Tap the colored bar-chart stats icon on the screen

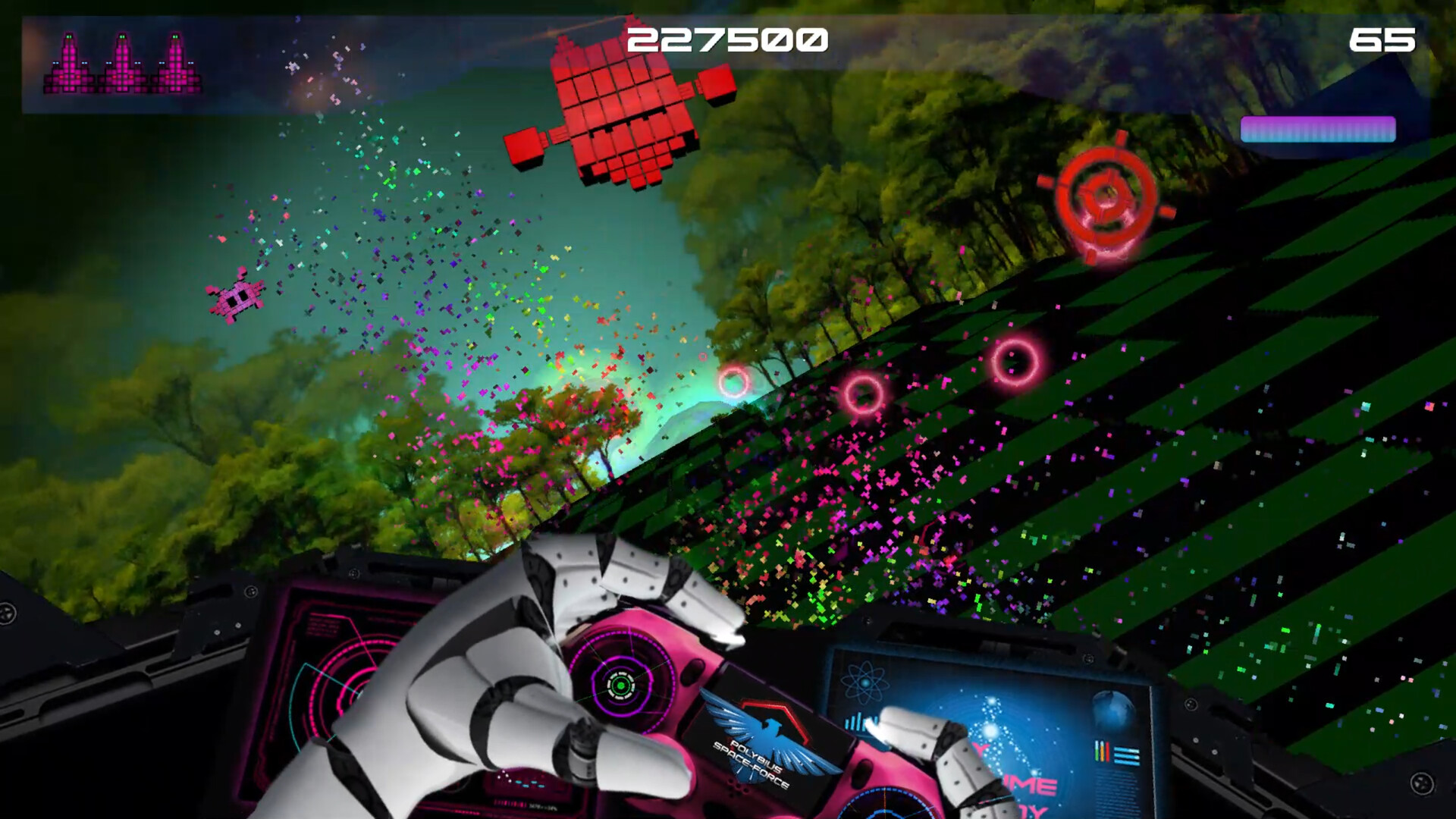click(x=1102, y=752)
